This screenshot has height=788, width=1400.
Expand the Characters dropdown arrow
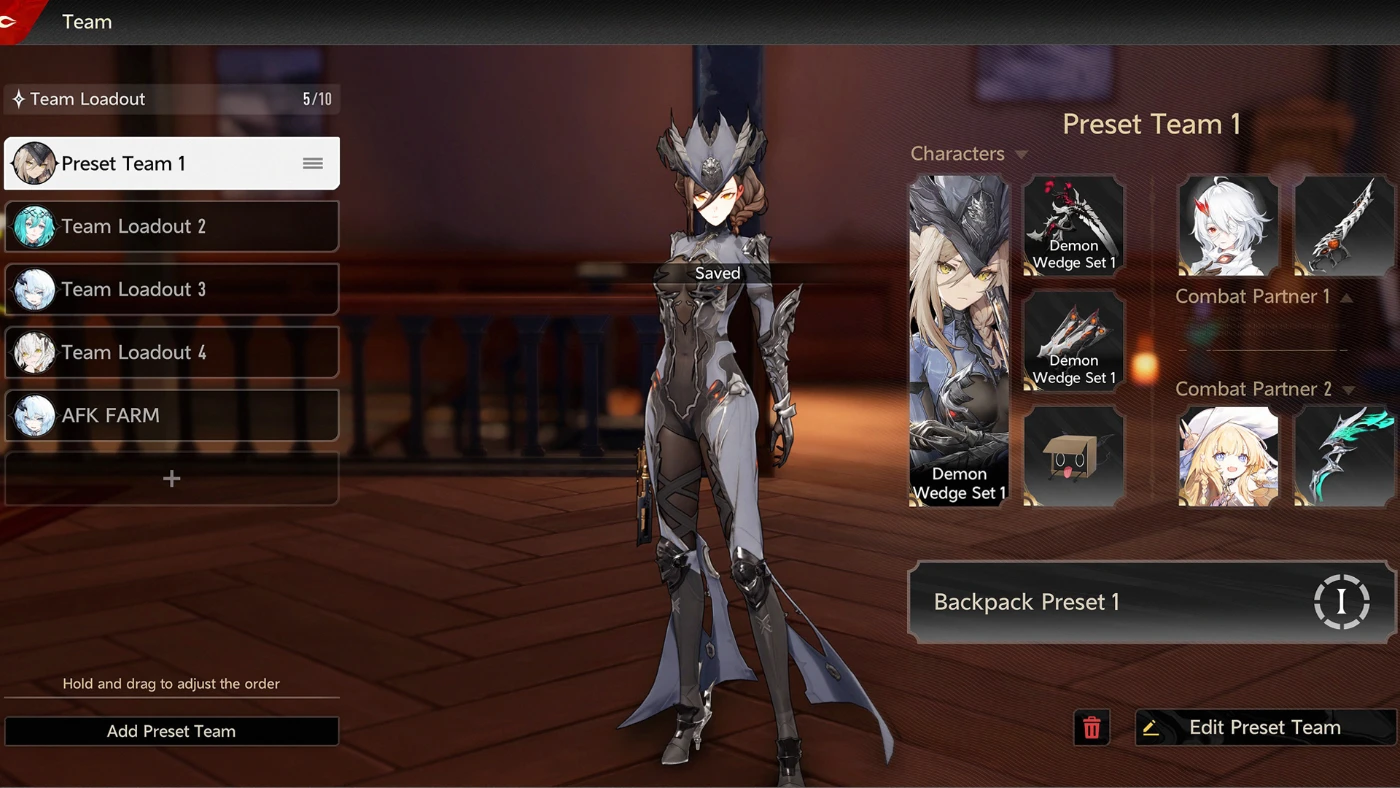[x=1021, y=155]
